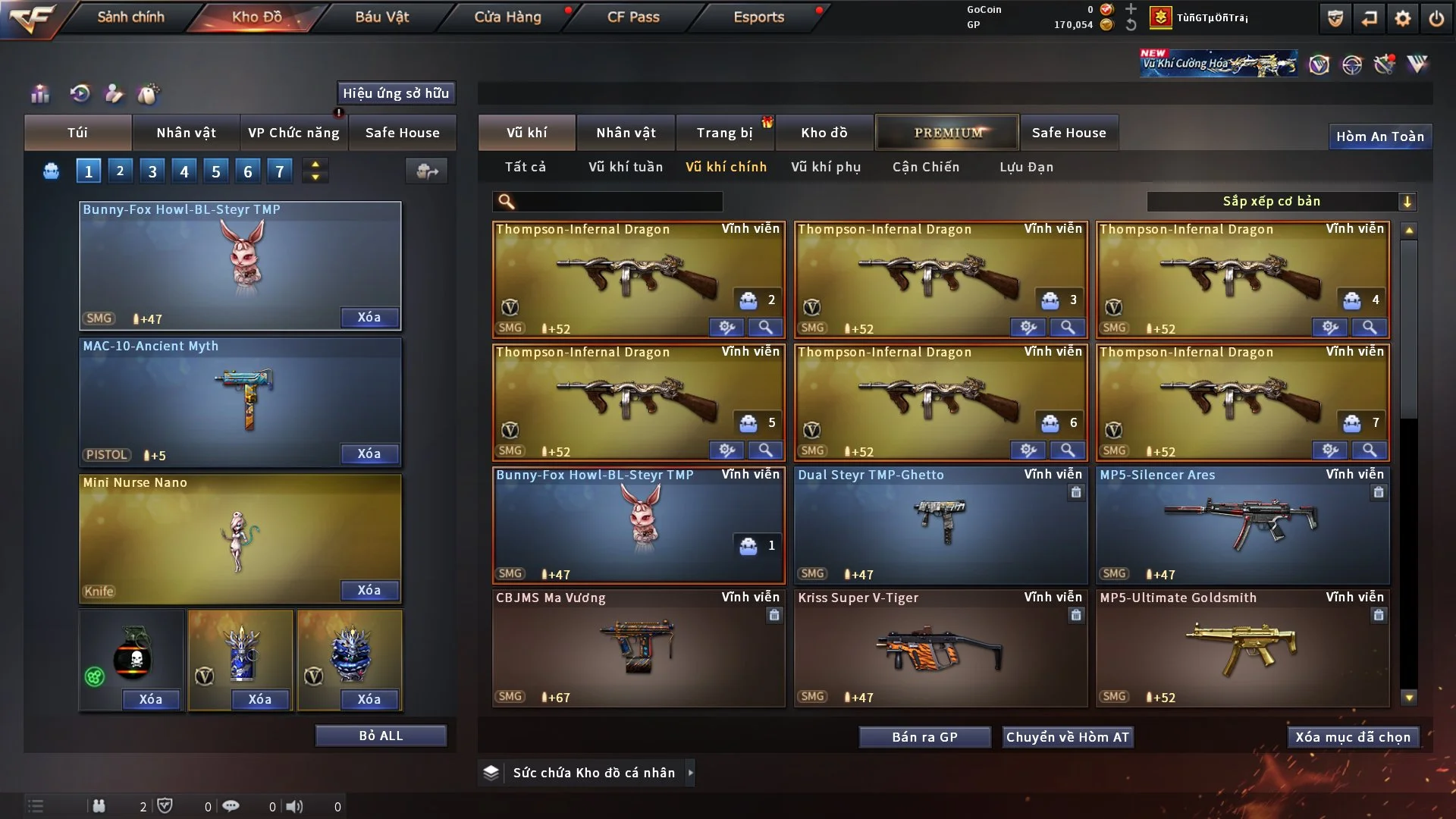Move items with Chuyển về Hòm AT
The width and height of the screenshot is (1456, 819).
(x=1068, y=737)
